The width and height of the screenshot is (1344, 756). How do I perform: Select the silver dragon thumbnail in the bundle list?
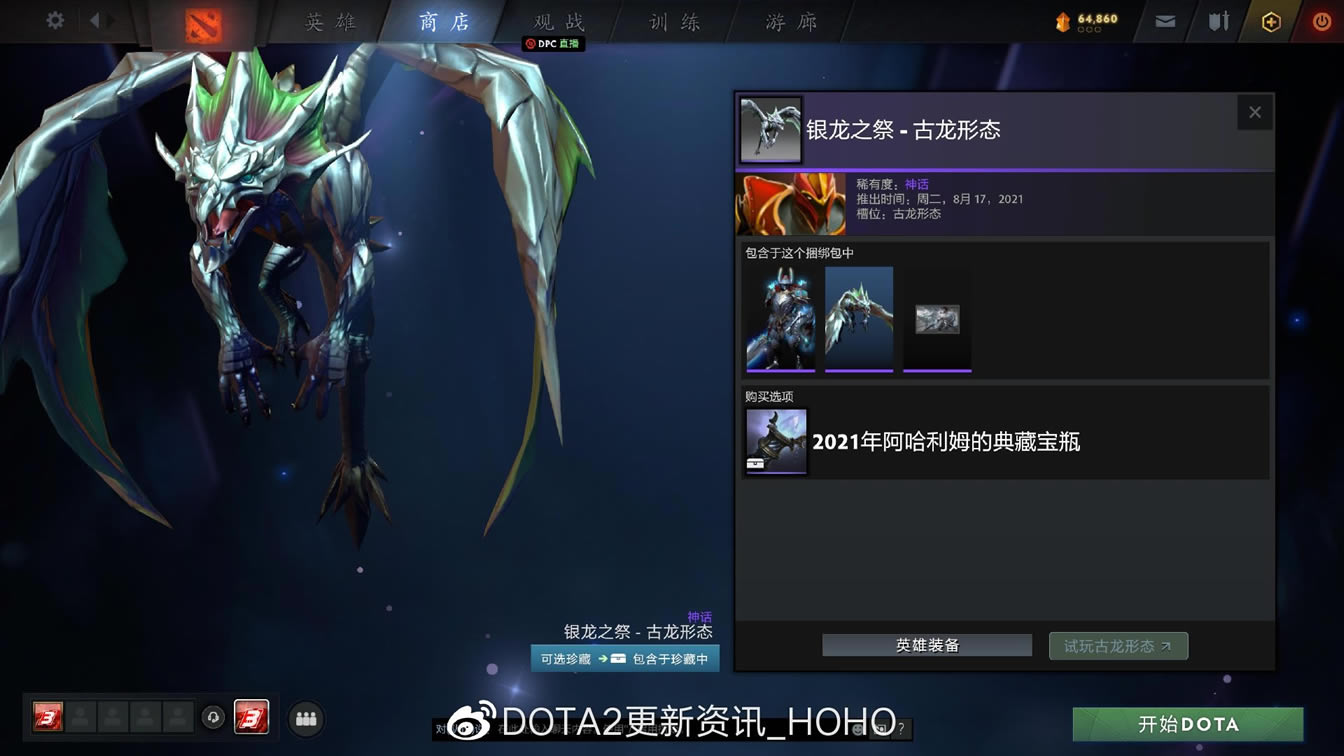(858, 319)
